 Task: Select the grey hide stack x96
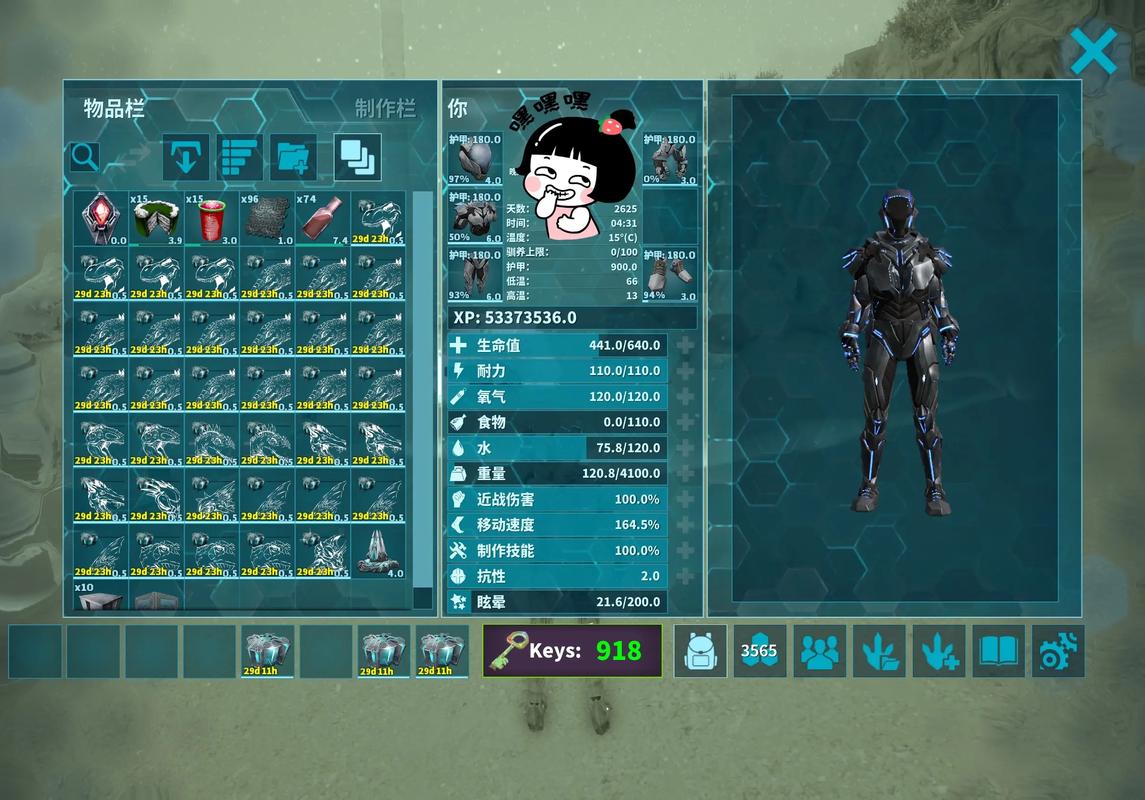point(267,219)
